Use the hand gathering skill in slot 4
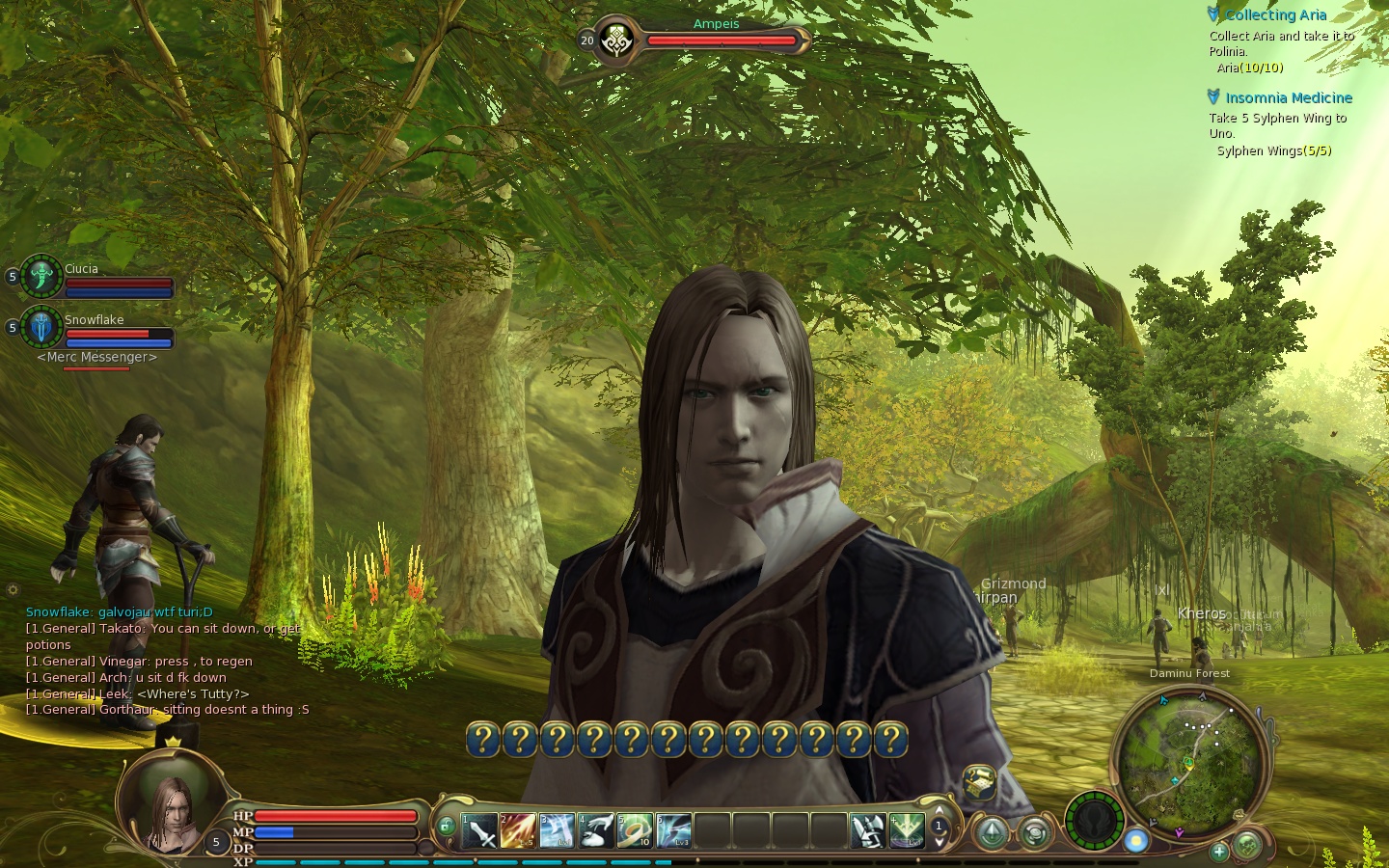This screenshot has width=1389, height=868. point(596,829)
